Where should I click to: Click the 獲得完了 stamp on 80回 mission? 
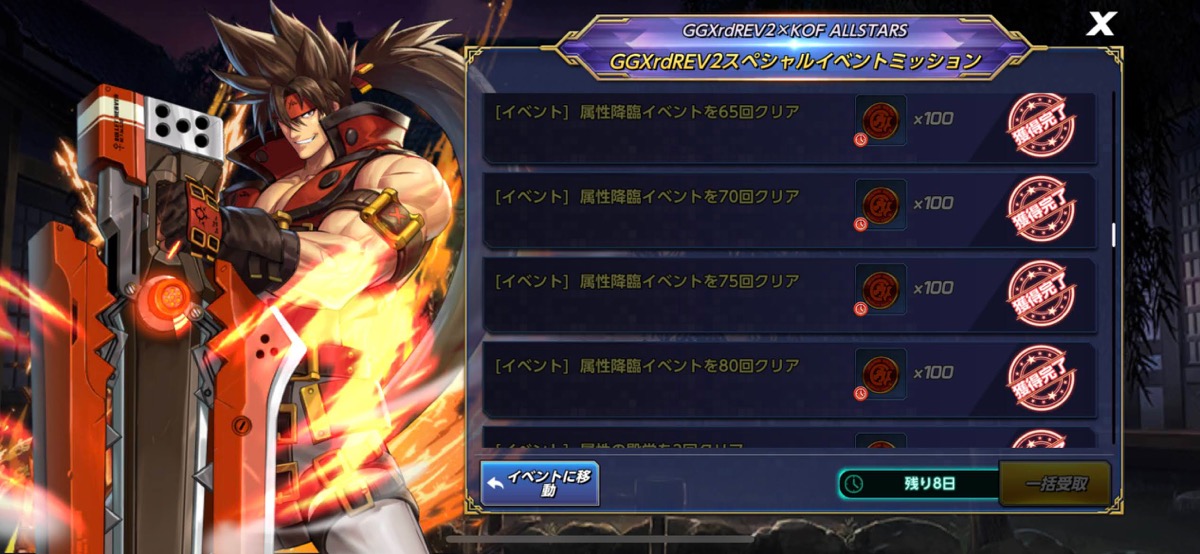click(x=1039, y=378)
